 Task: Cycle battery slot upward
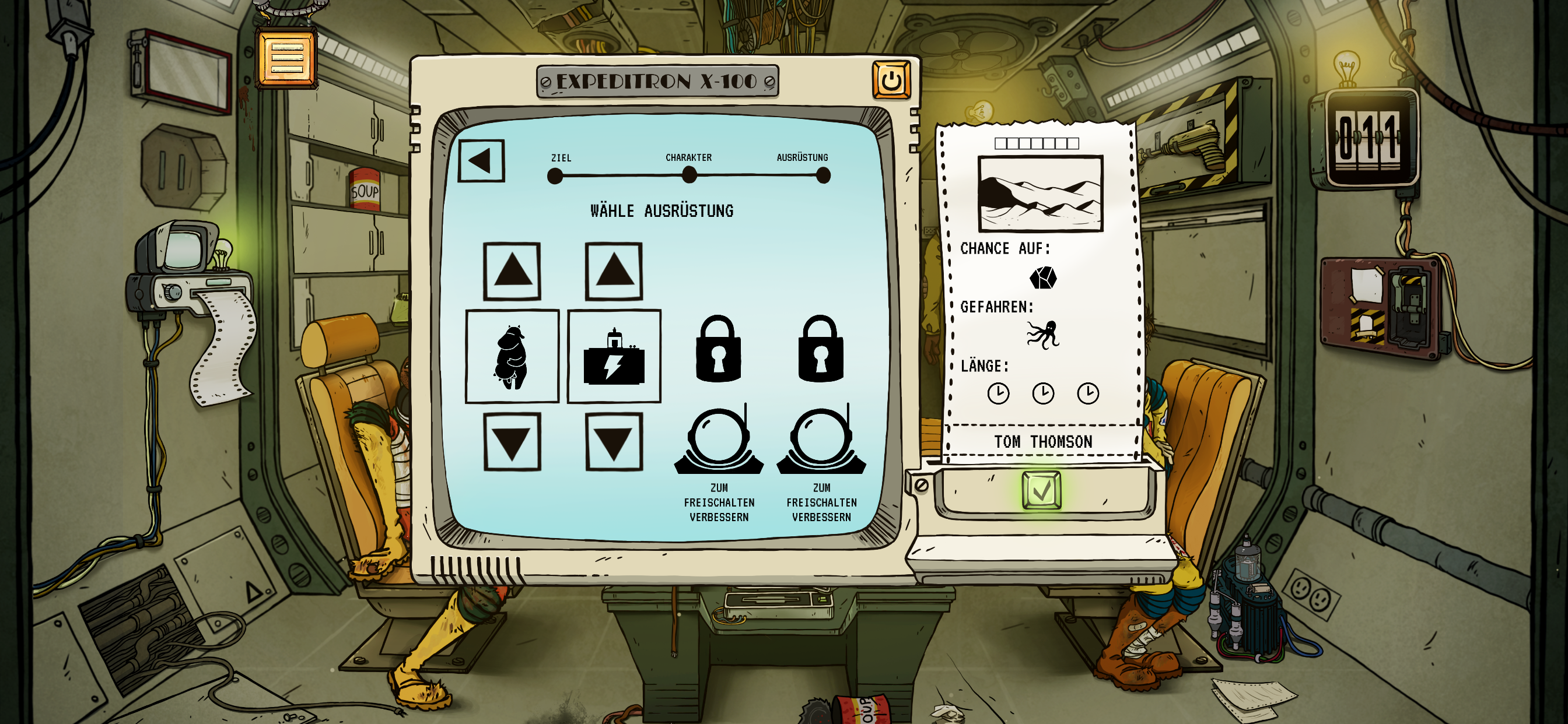point(614,271)
